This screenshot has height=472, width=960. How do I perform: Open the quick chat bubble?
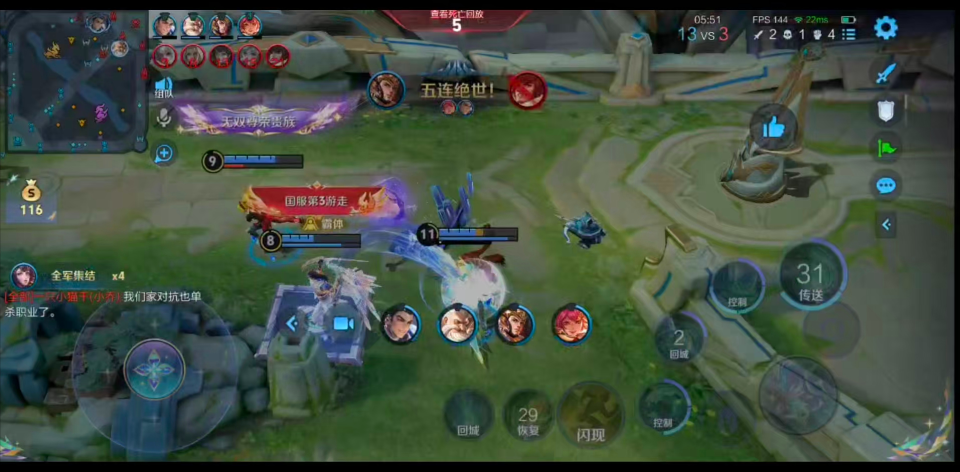pyautogui.click(x=885, y=185)
